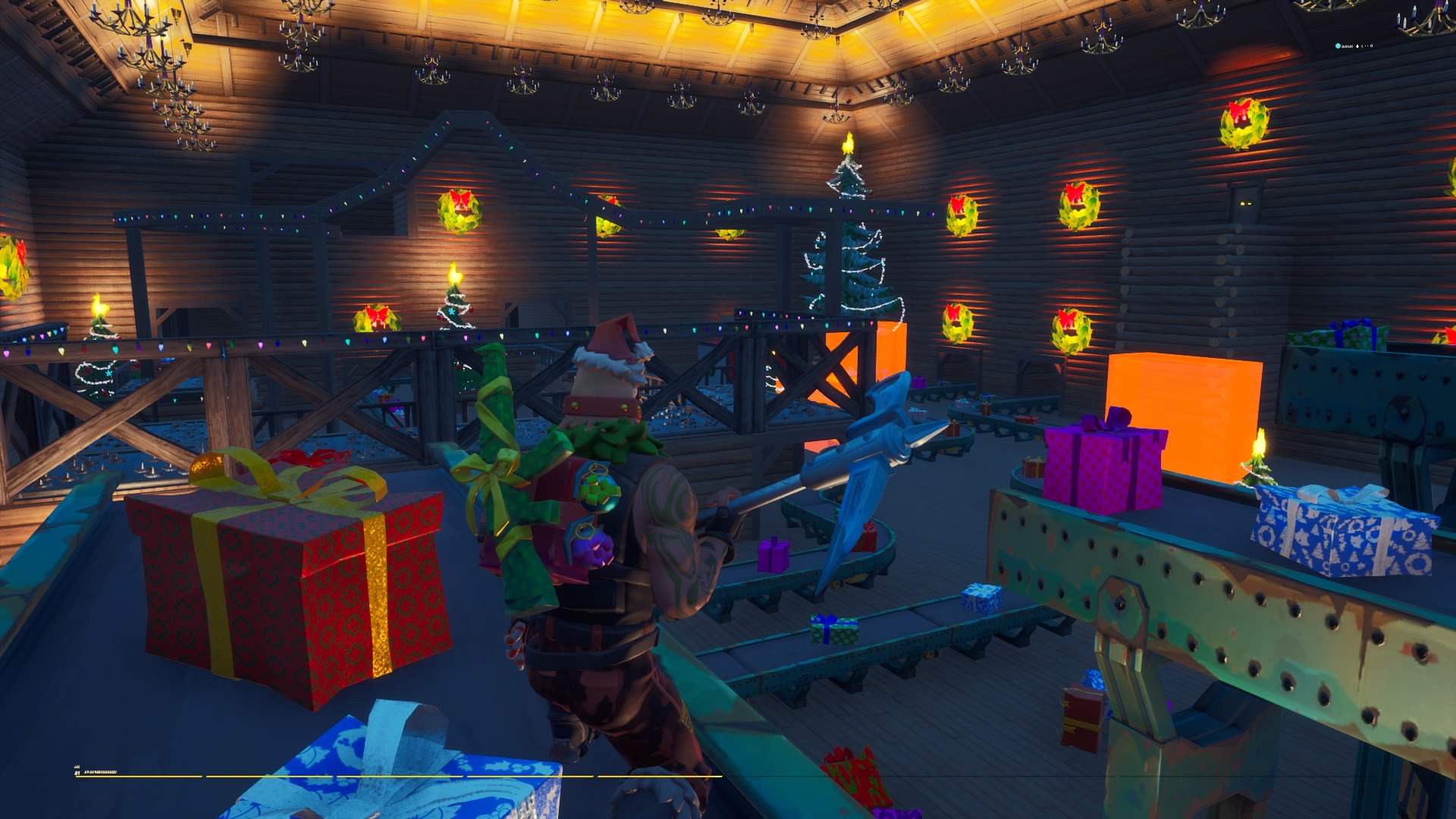
Task: Click the download arrow in the party widget
Action: pyautogui.click(x=1357, y=45)
